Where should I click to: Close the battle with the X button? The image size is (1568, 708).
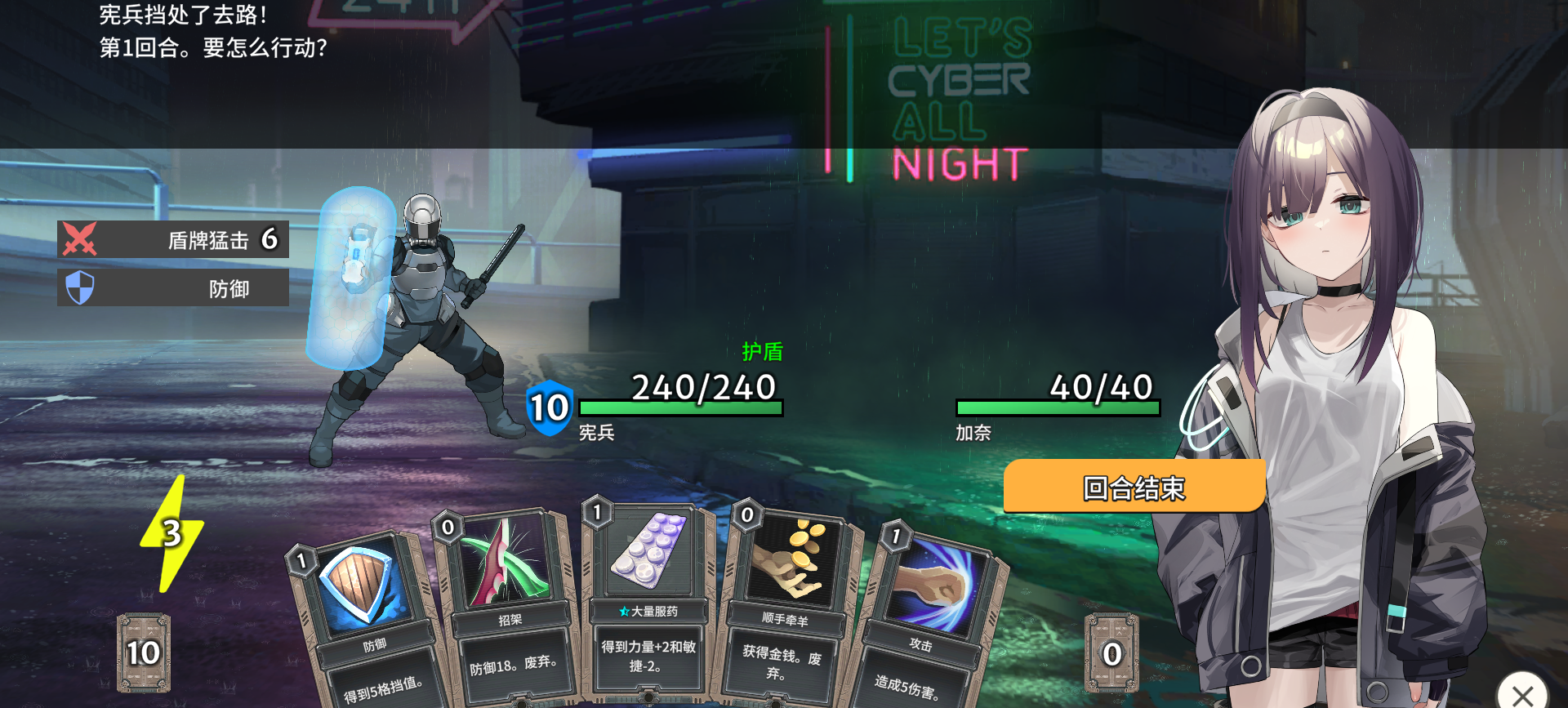1521,693
